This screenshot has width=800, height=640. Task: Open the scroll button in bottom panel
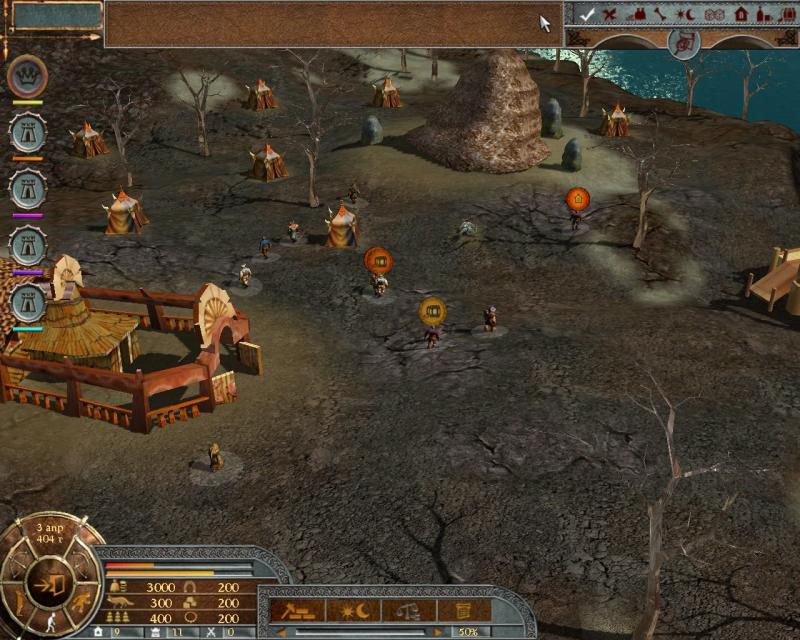[463, 609]
